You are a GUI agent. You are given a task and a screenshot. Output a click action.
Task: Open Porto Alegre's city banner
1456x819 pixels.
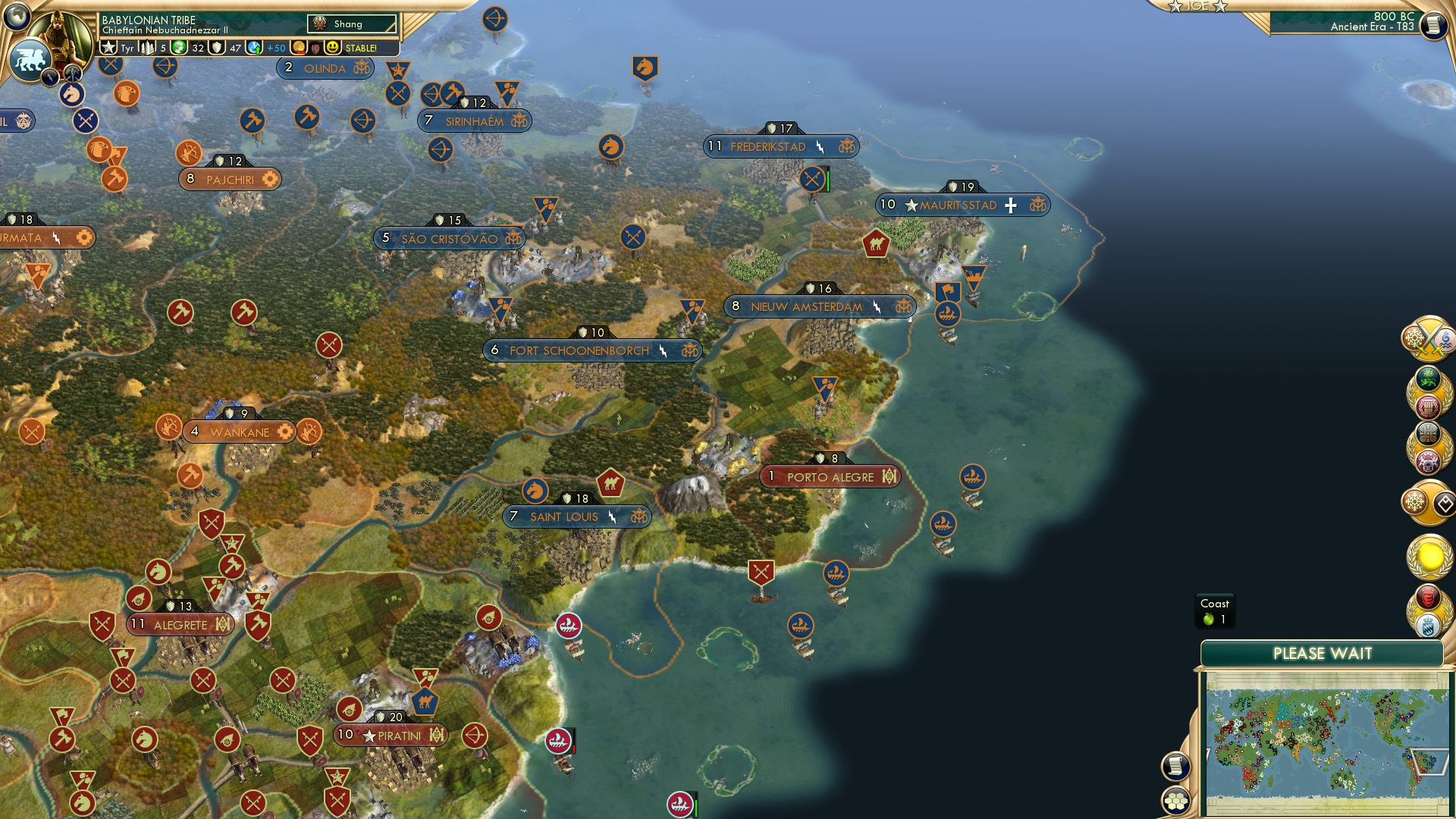pos(830,476)
